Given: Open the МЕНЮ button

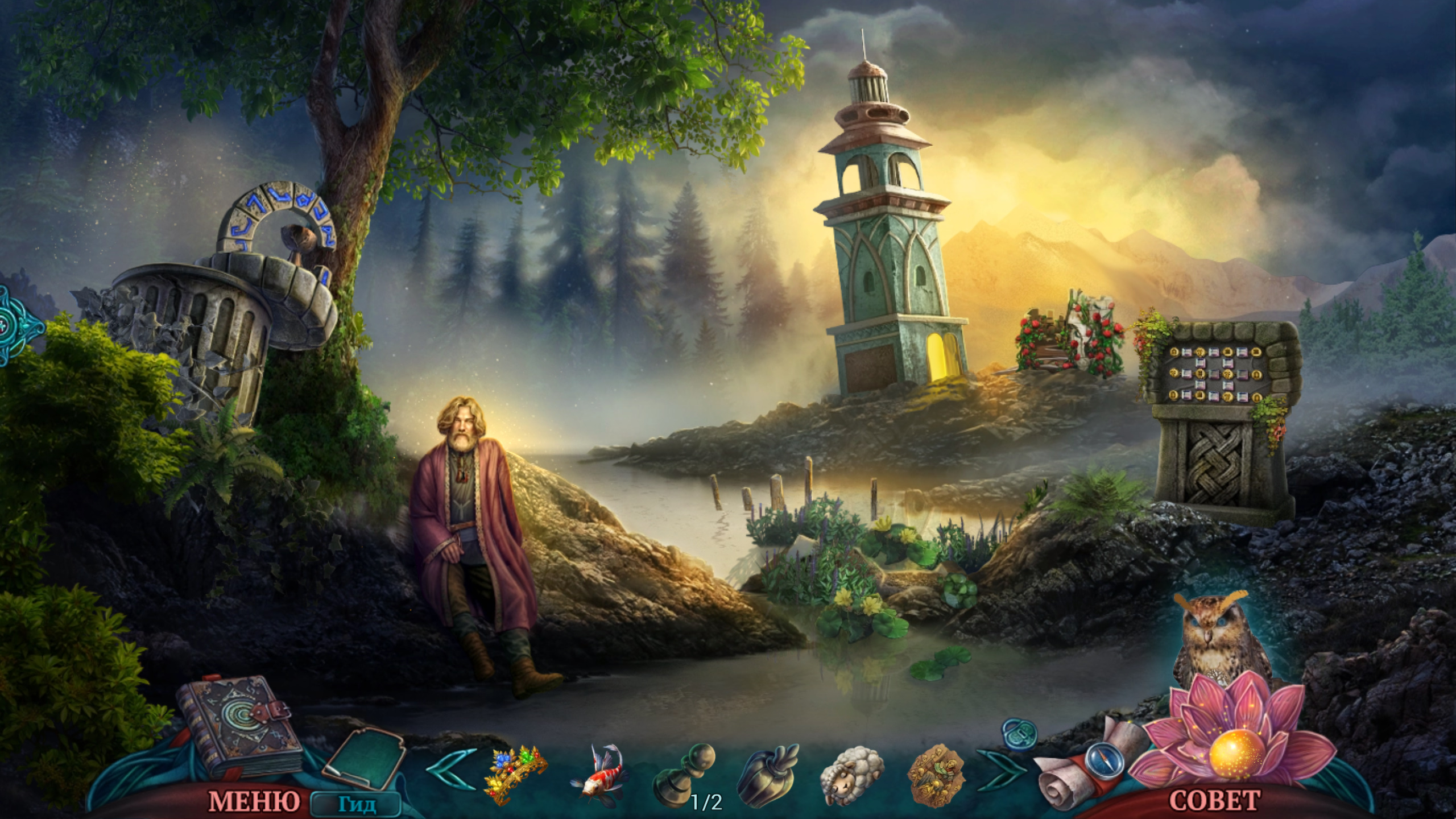Looking at the screenshot, I should point(254,801).
